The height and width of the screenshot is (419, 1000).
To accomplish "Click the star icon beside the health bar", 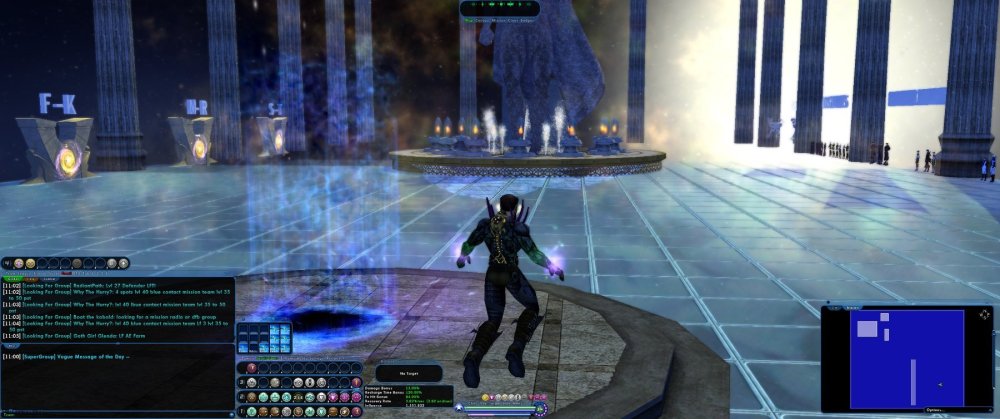I will (460, 408).
